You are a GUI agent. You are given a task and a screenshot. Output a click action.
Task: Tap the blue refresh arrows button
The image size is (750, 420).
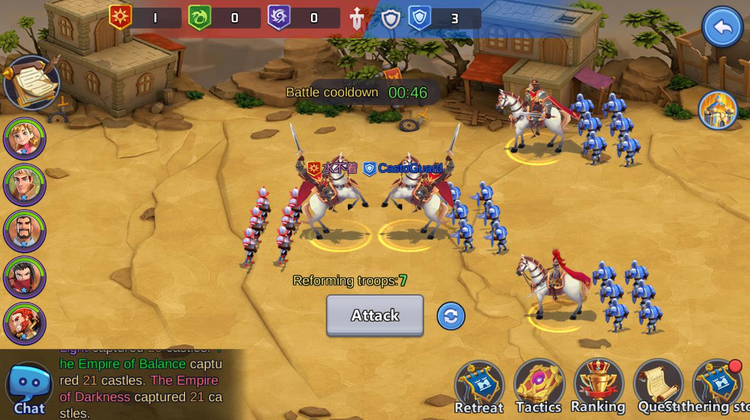pyautogui.click(x=451, y=316)
